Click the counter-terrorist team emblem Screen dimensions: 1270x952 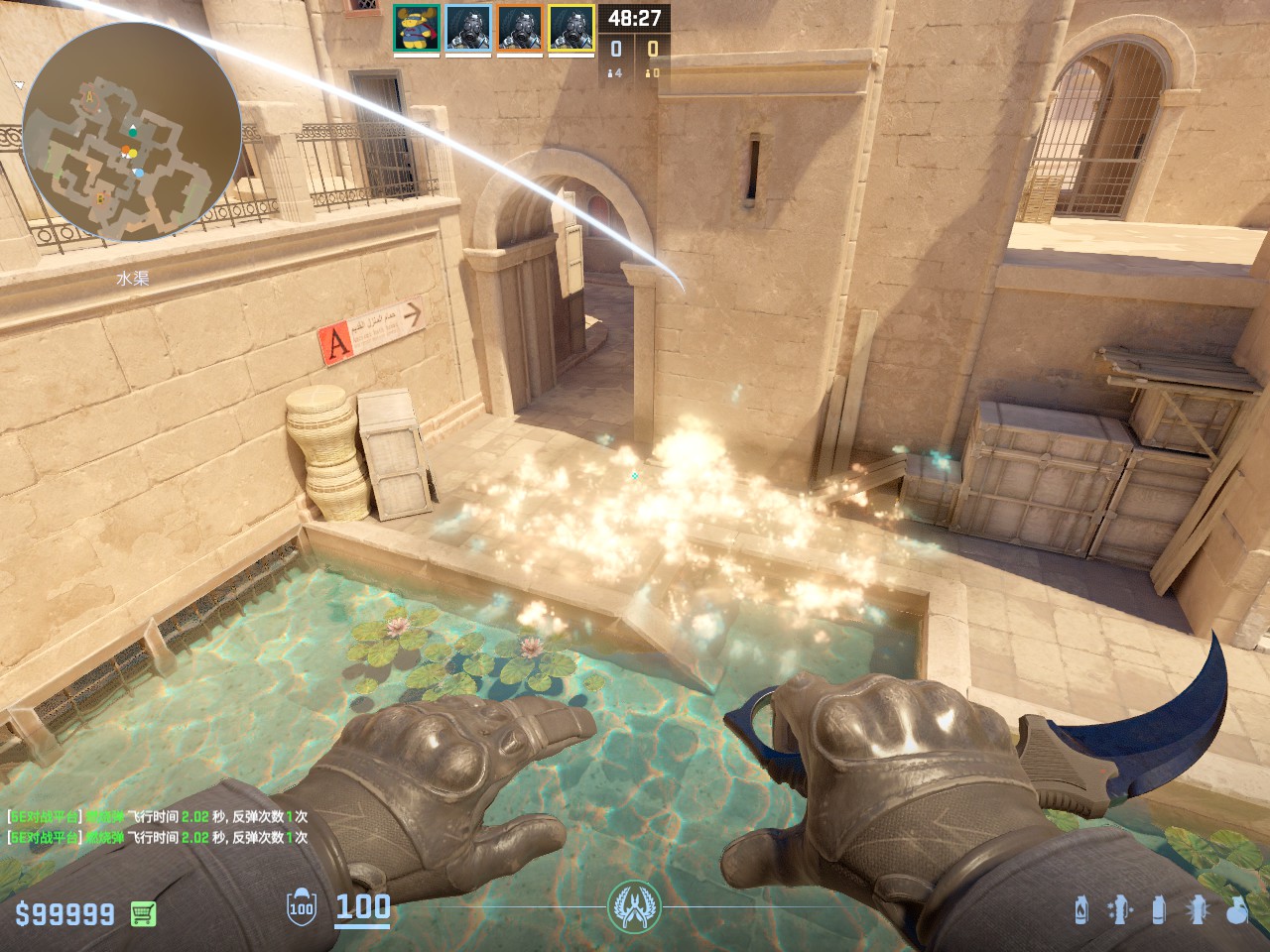(635, 905)
